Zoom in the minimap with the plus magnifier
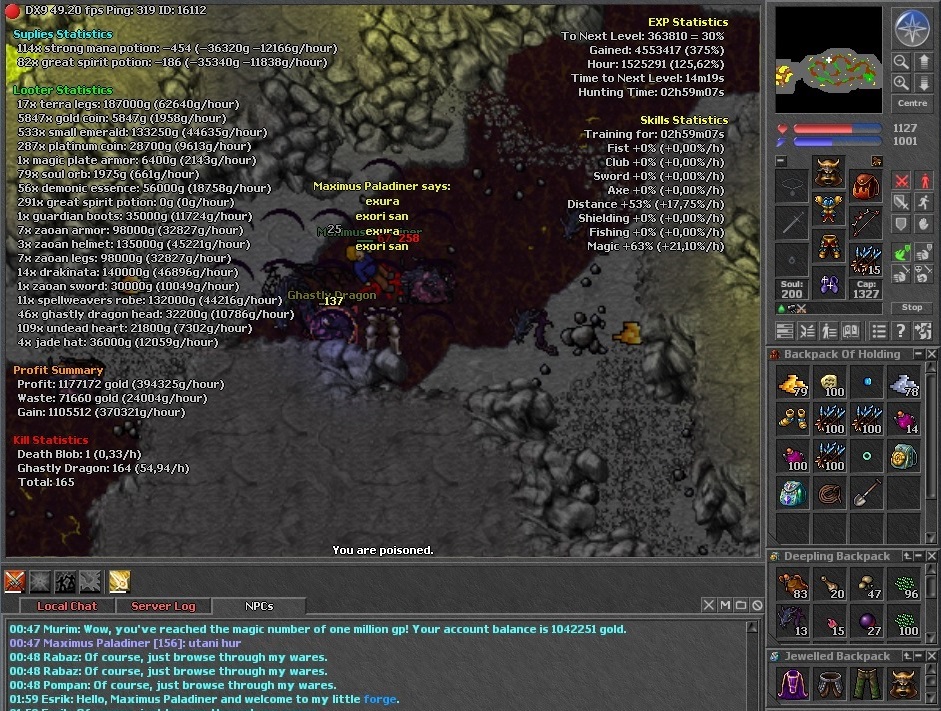Image resolution: width=941 pixels, height=711 pixels. pyautogui.click(x=901, y=84)
